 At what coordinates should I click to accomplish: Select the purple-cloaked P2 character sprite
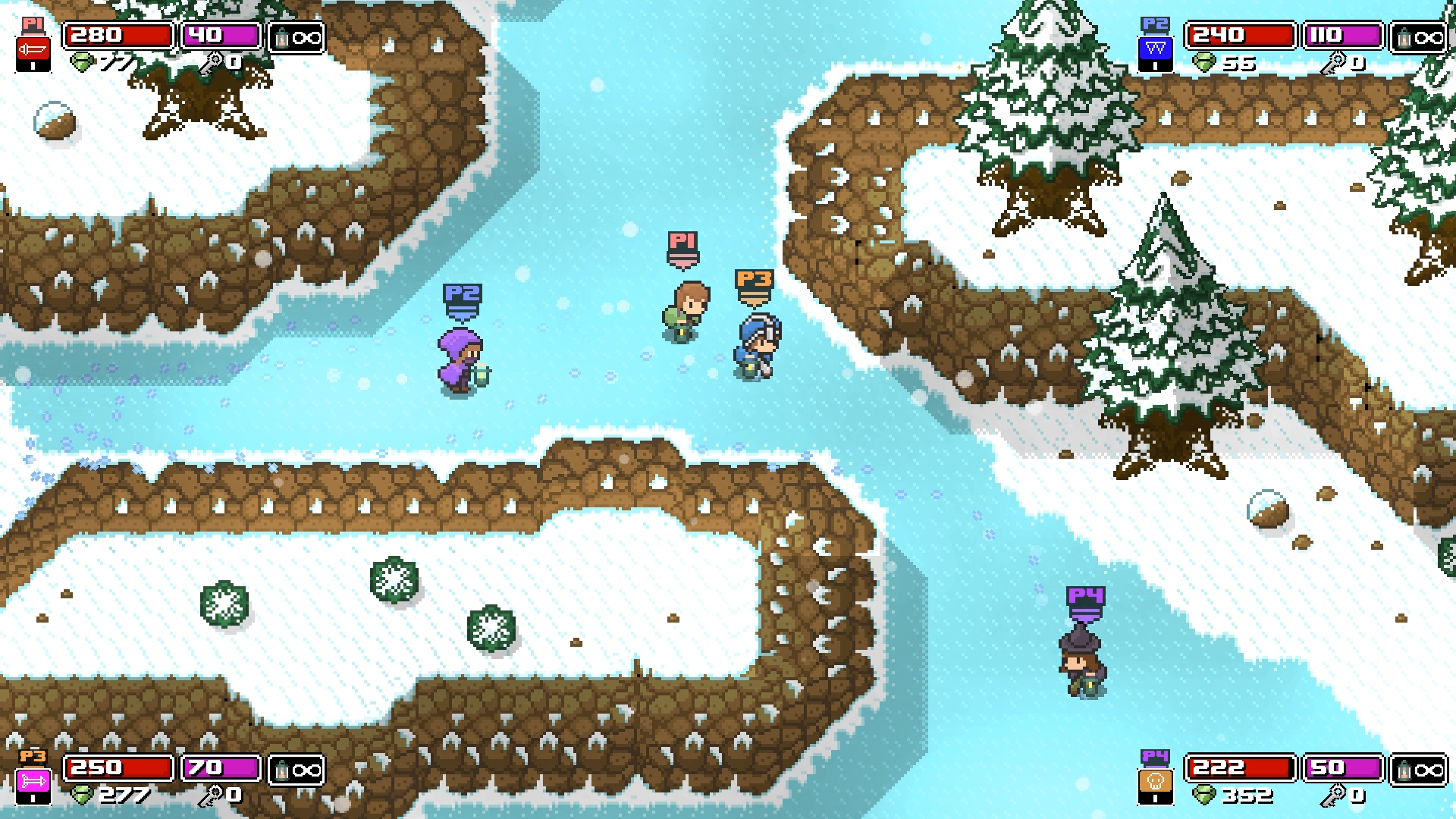tap(459, 356)
